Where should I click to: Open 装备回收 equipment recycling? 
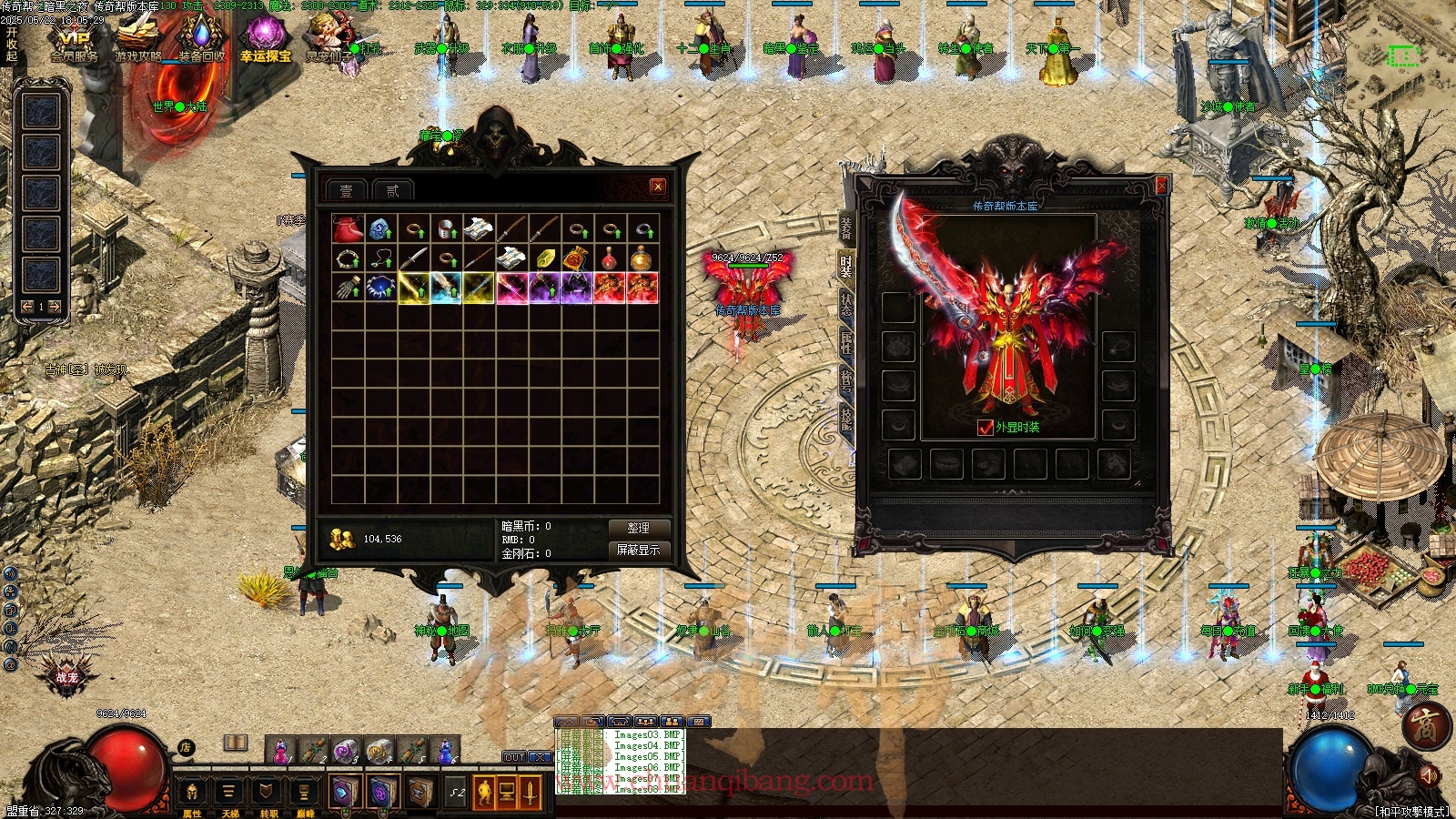[201, 41]
